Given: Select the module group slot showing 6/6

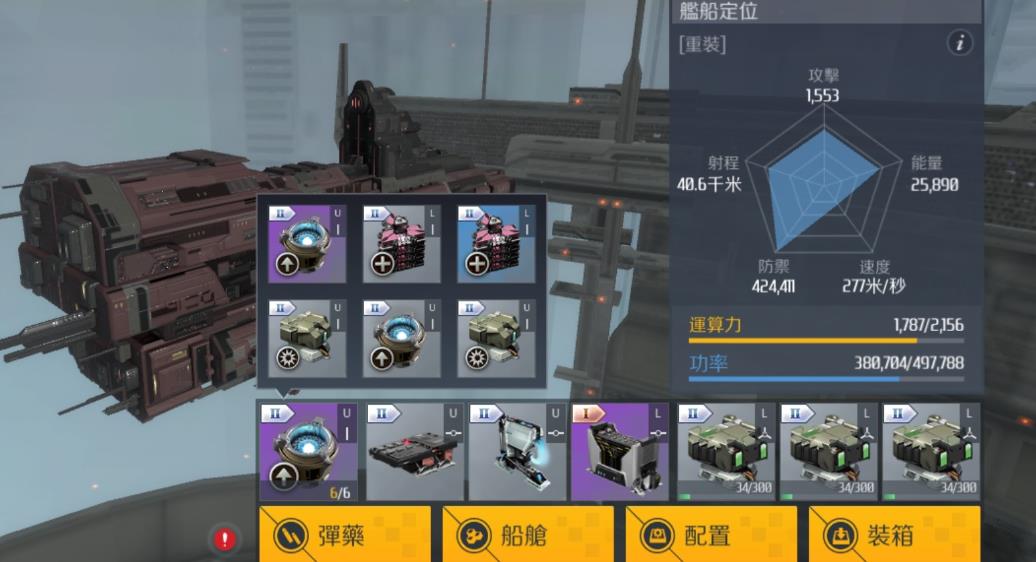Looking at the screenshot, I should pos(308,451).
